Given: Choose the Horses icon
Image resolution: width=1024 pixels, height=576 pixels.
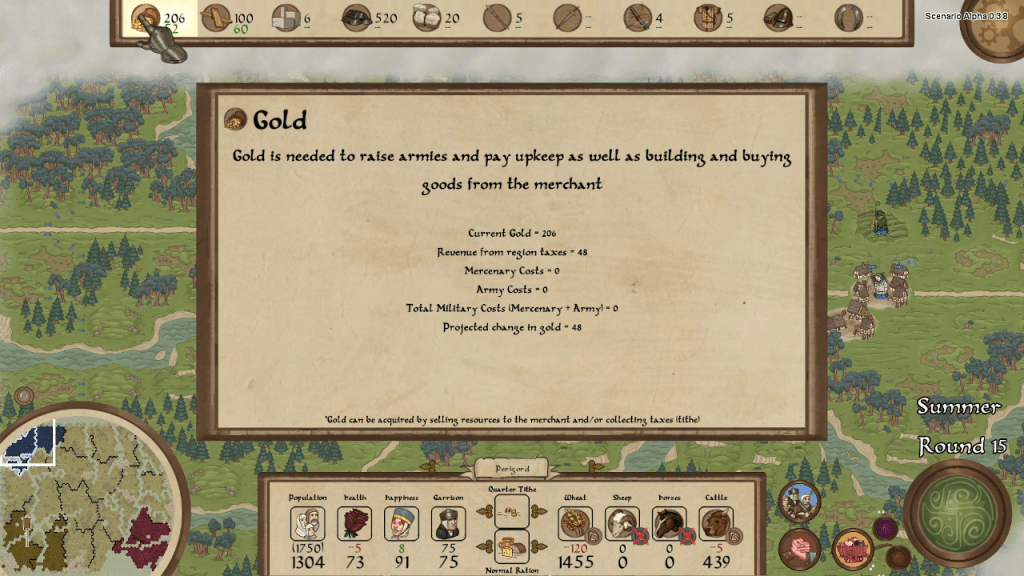Looking at the screenshot, I should coord(668,523).
